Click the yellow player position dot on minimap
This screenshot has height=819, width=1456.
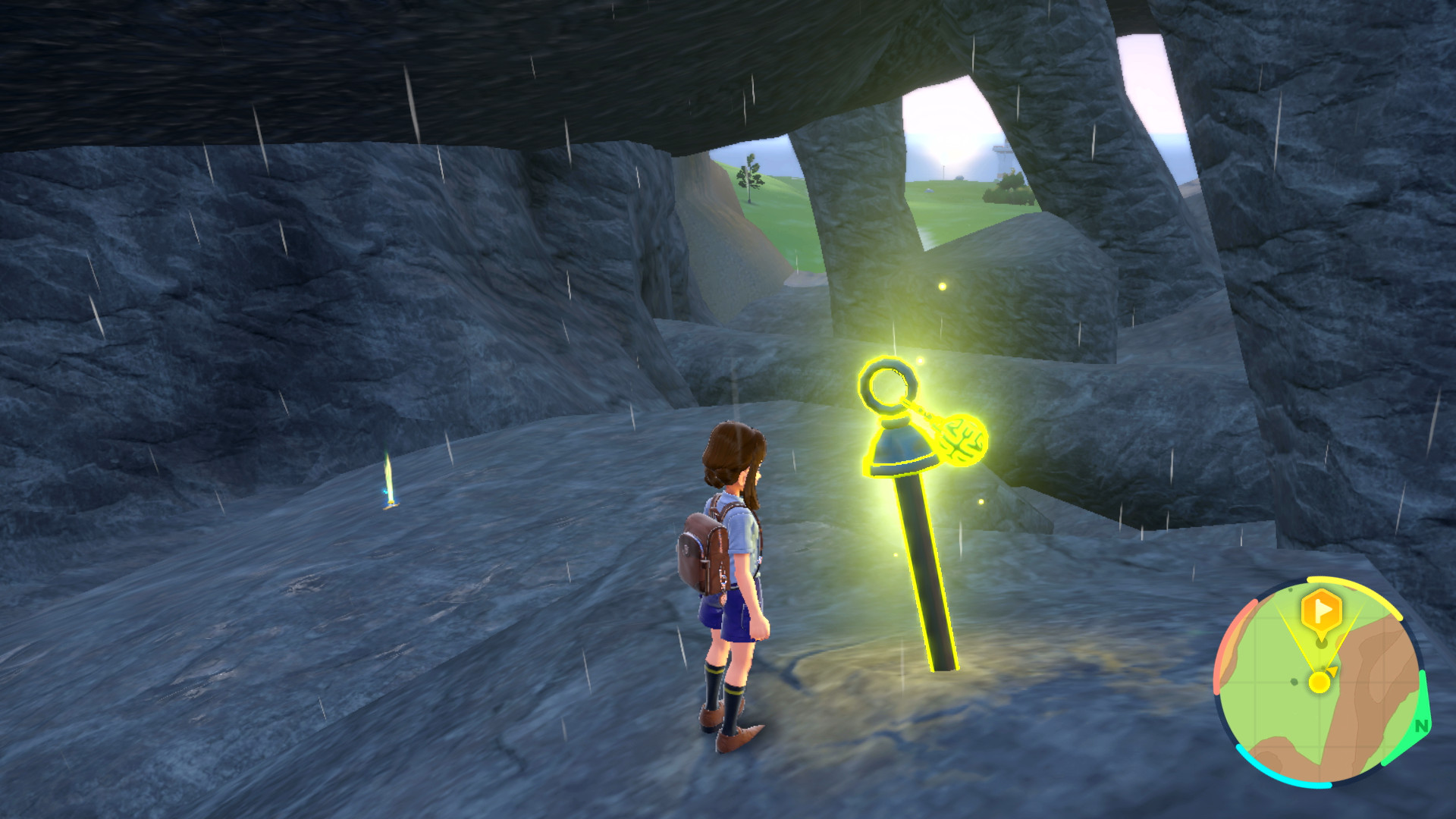tap(1319, 682)
